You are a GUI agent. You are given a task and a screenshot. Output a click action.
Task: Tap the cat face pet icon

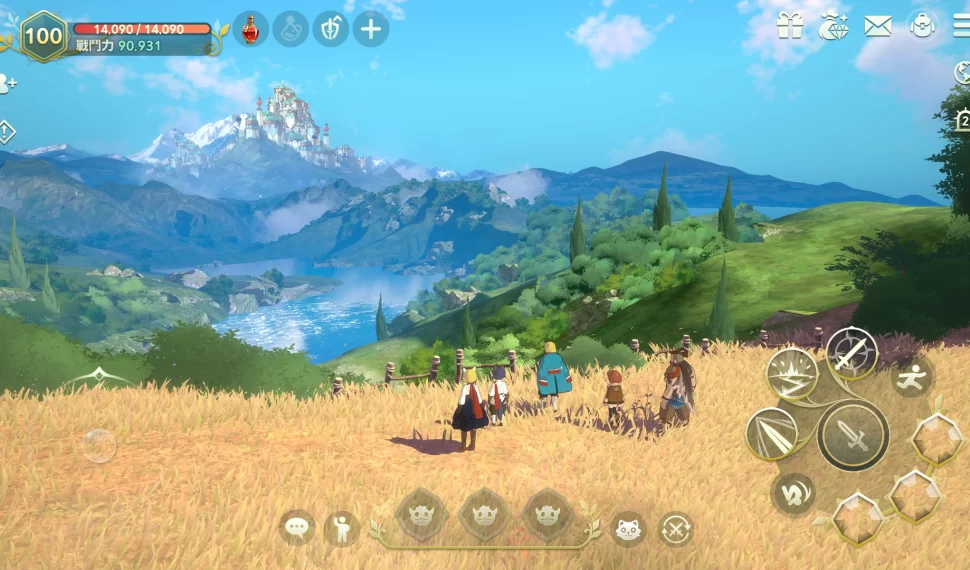628,528
